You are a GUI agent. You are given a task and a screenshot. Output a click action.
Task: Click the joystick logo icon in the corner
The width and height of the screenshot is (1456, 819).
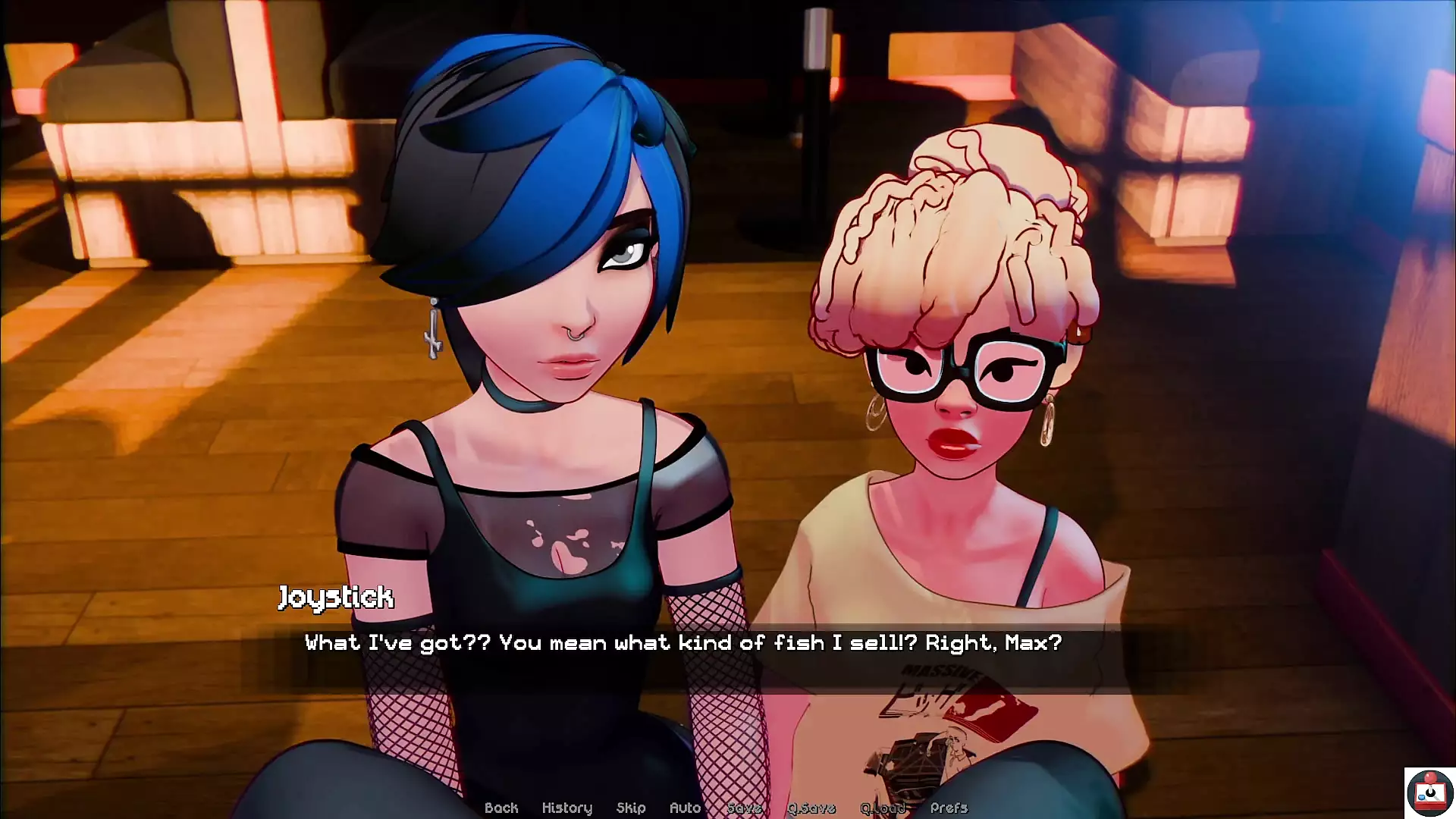pyautogui.click(x=1429, y=792)
